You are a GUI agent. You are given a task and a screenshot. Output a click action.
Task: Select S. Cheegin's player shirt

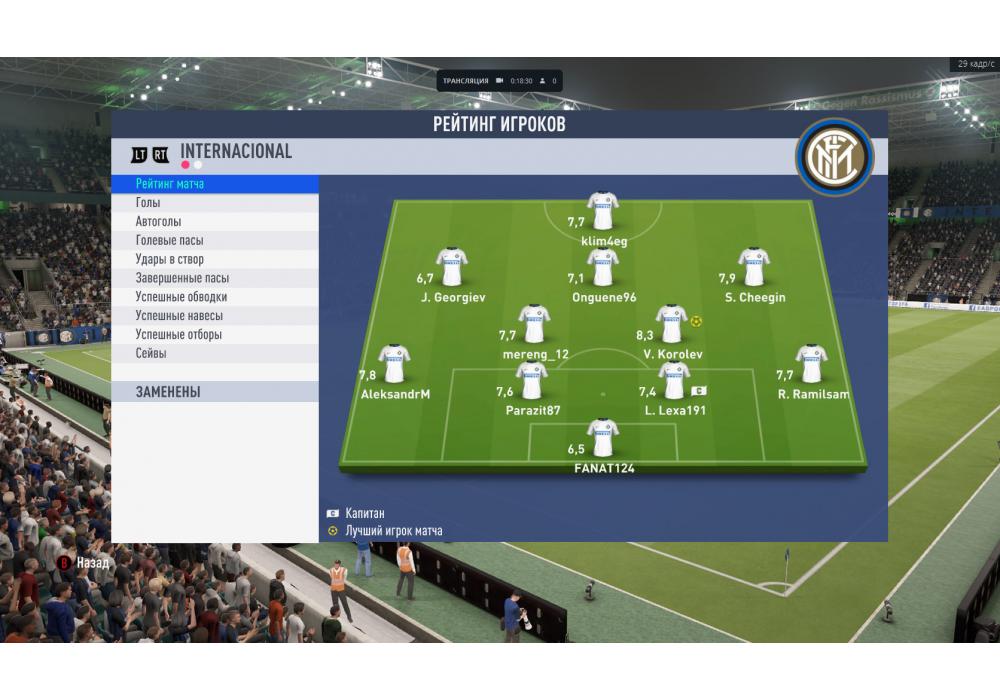[x=754, y=268]
